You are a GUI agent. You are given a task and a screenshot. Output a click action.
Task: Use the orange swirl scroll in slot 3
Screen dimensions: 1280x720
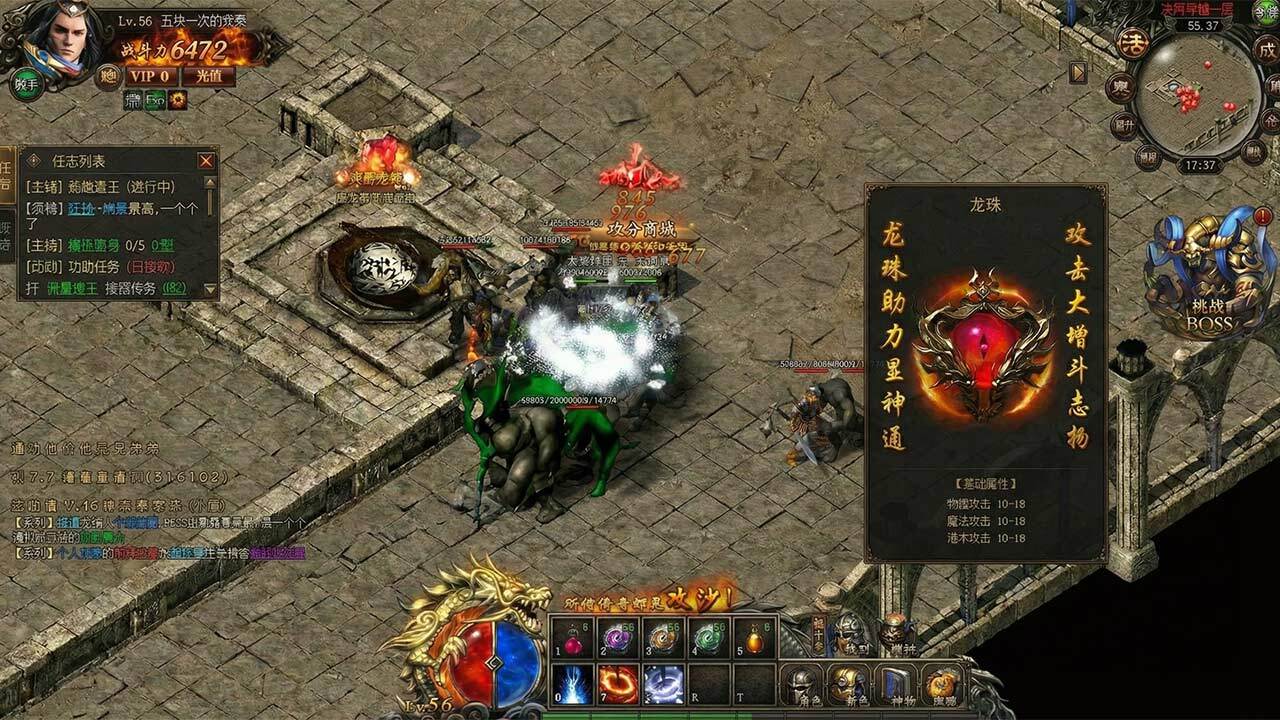tap(663, 637)
